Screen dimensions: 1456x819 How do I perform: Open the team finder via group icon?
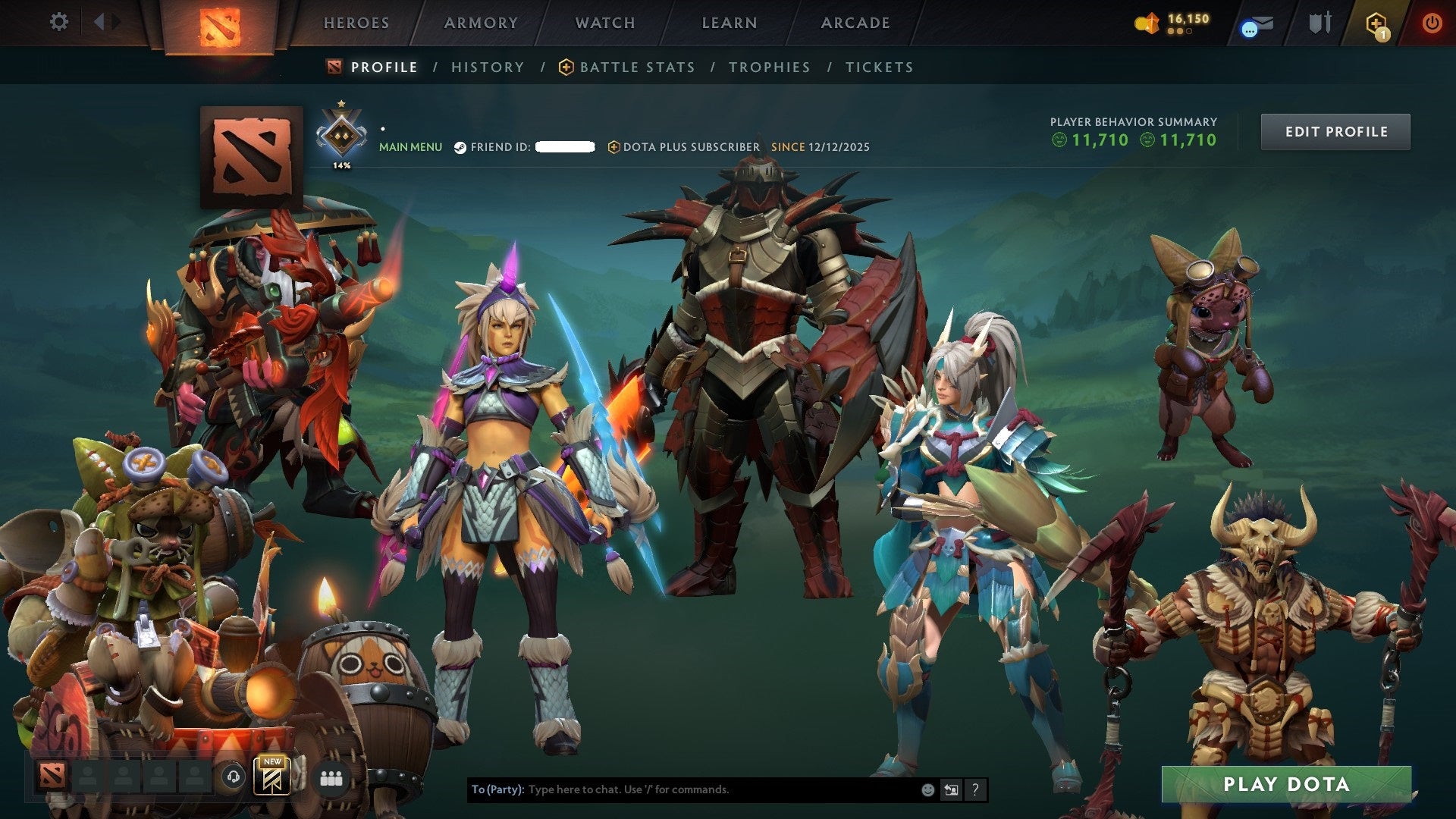330,778
